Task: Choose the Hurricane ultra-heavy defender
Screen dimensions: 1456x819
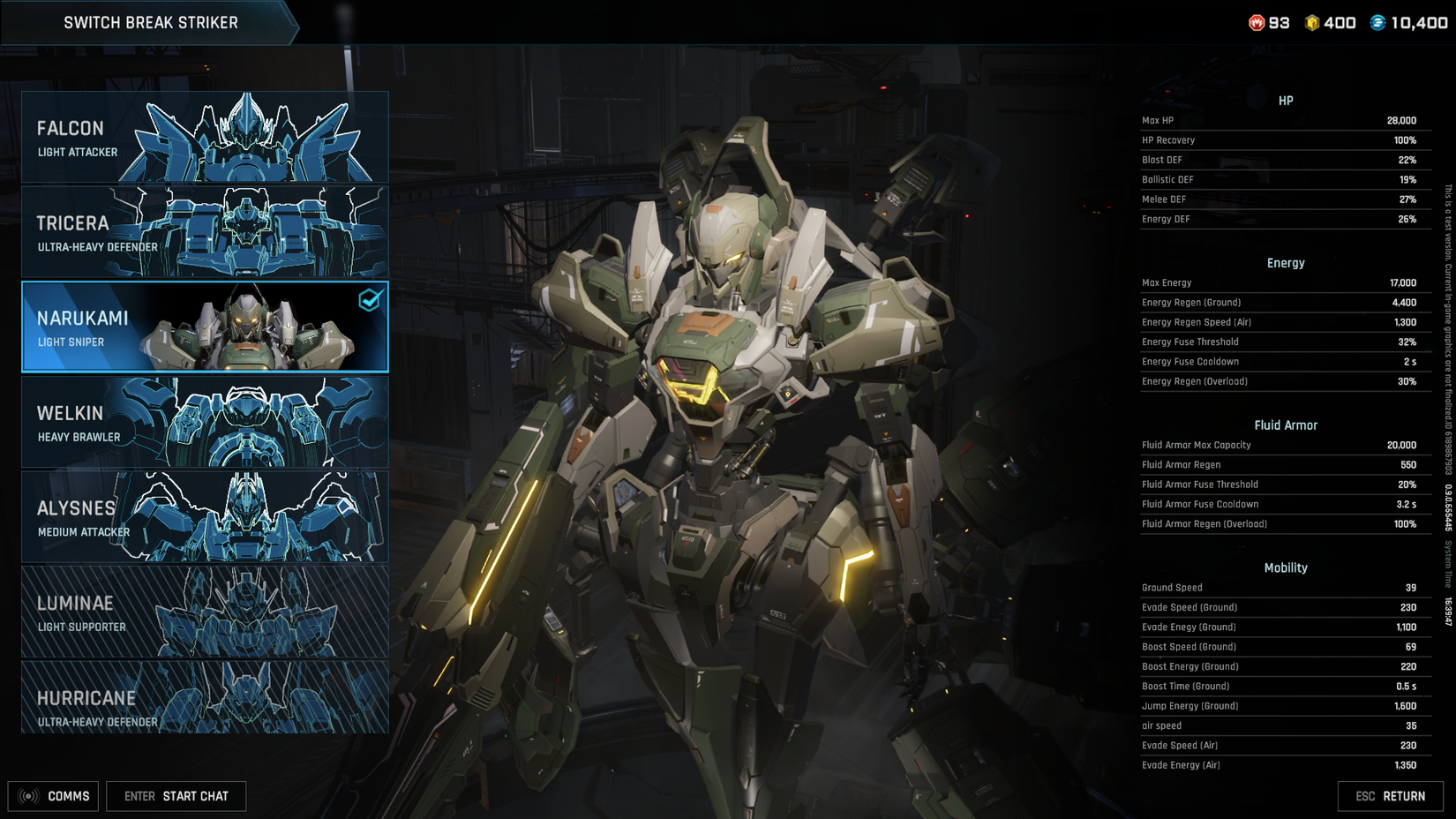Action: (205, 697)
